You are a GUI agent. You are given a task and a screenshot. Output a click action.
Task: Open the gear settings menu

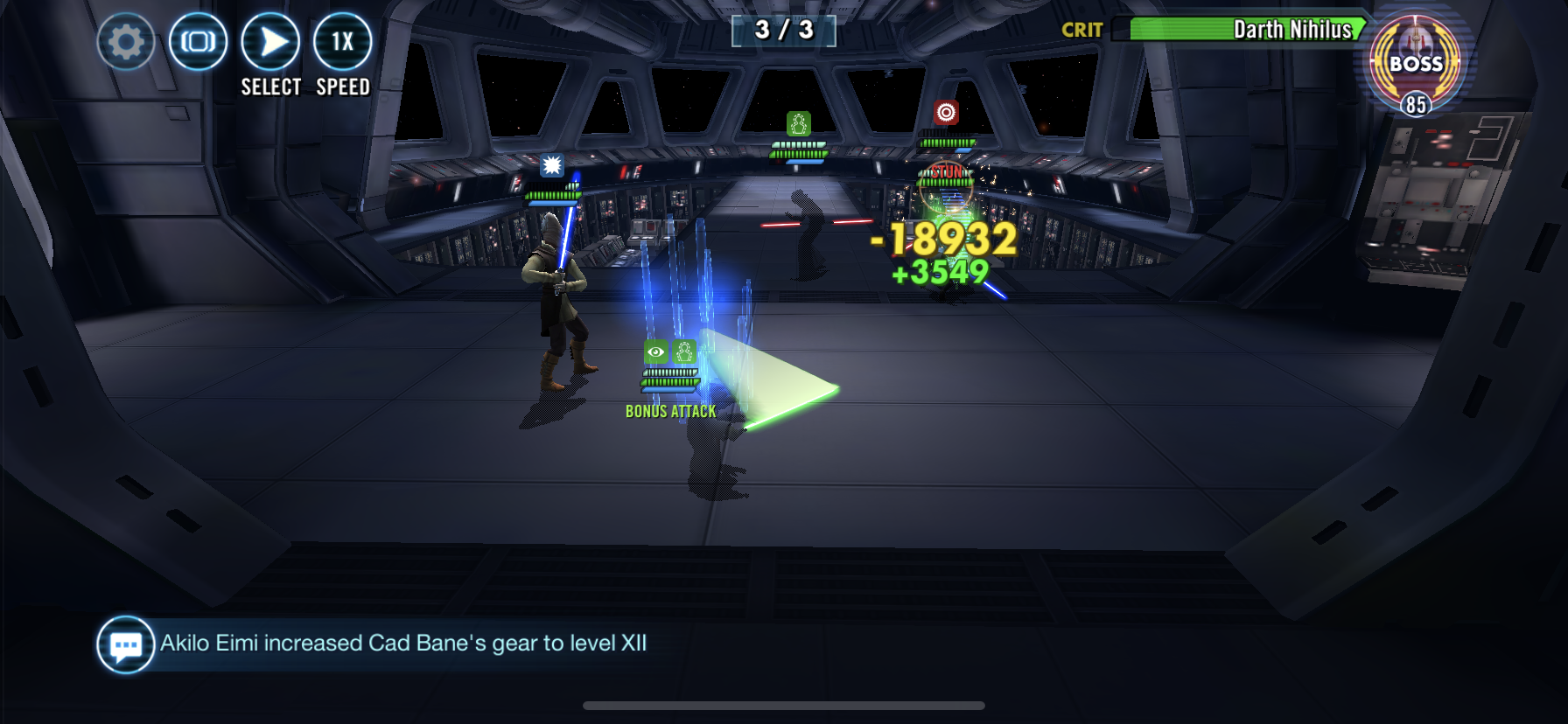126,42
